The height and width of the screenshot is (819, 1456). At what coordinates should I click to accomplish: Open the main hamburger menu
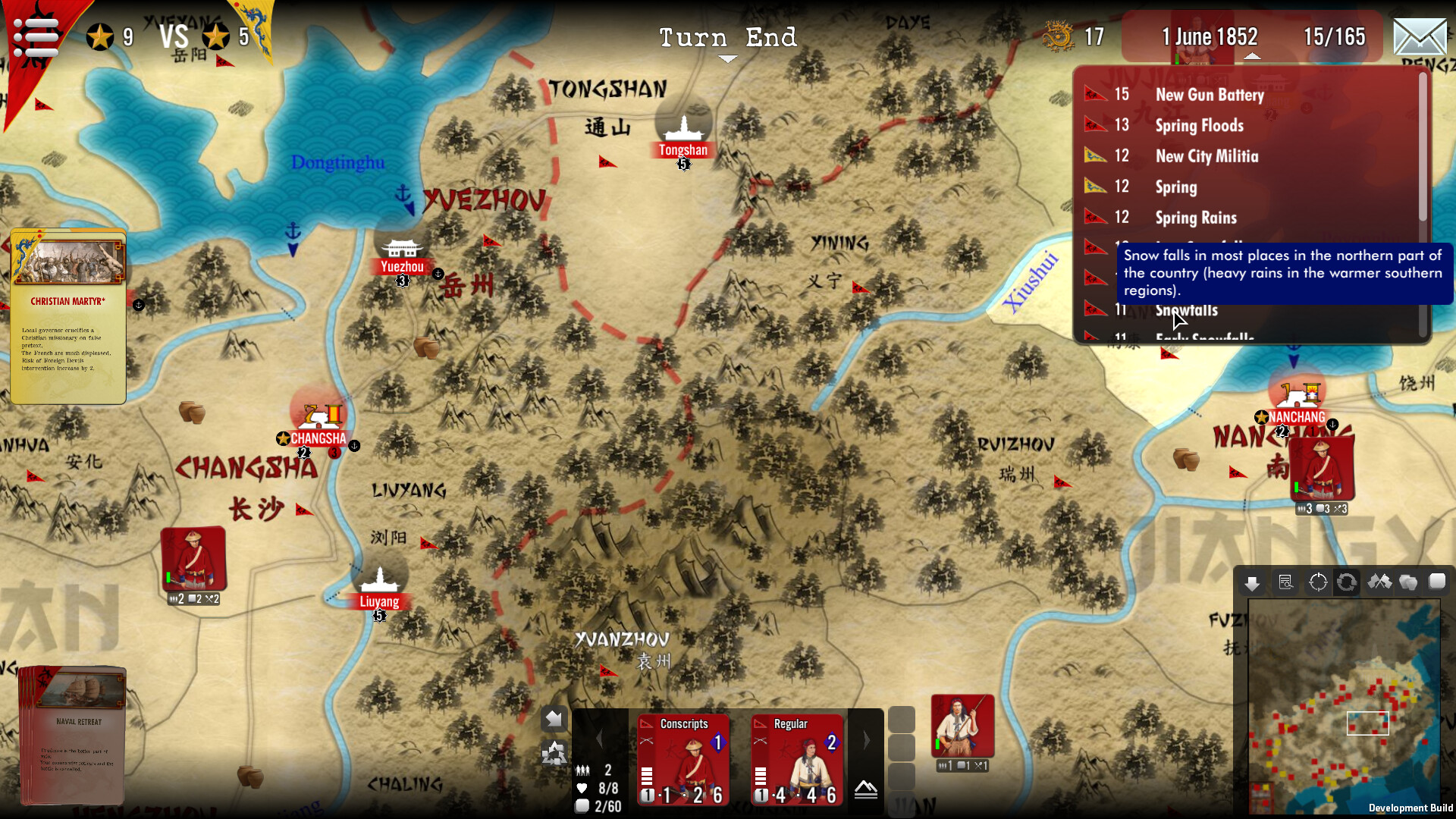coord(36,36)
